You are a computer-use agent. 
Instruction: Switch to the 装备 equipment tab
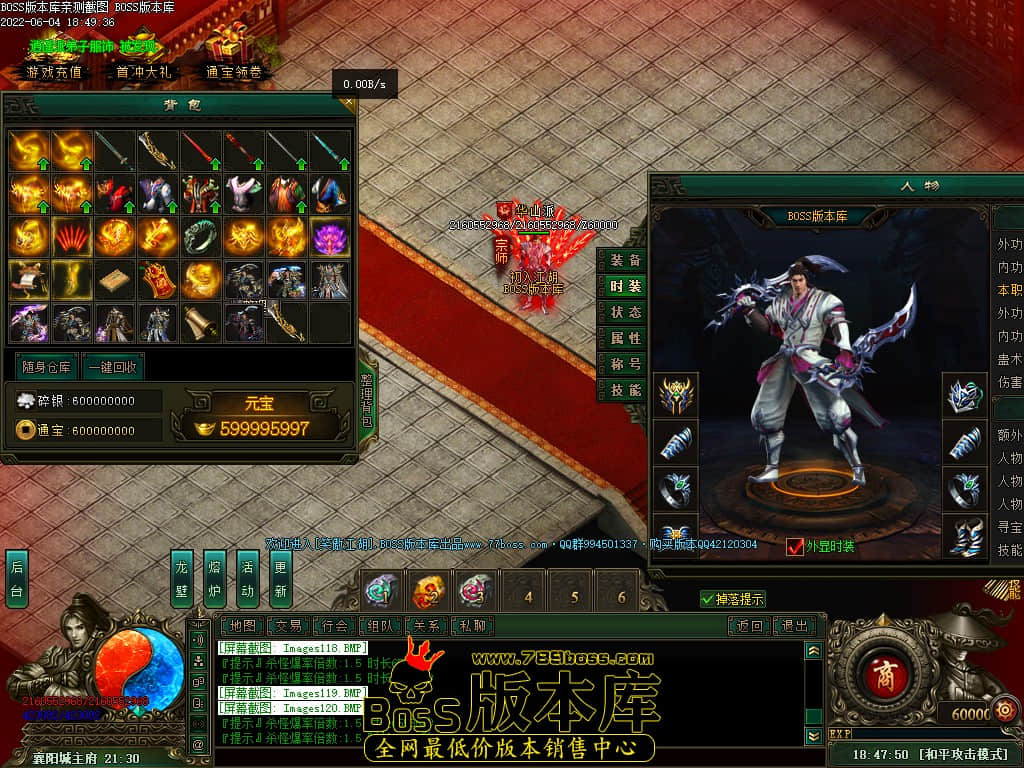626,260
